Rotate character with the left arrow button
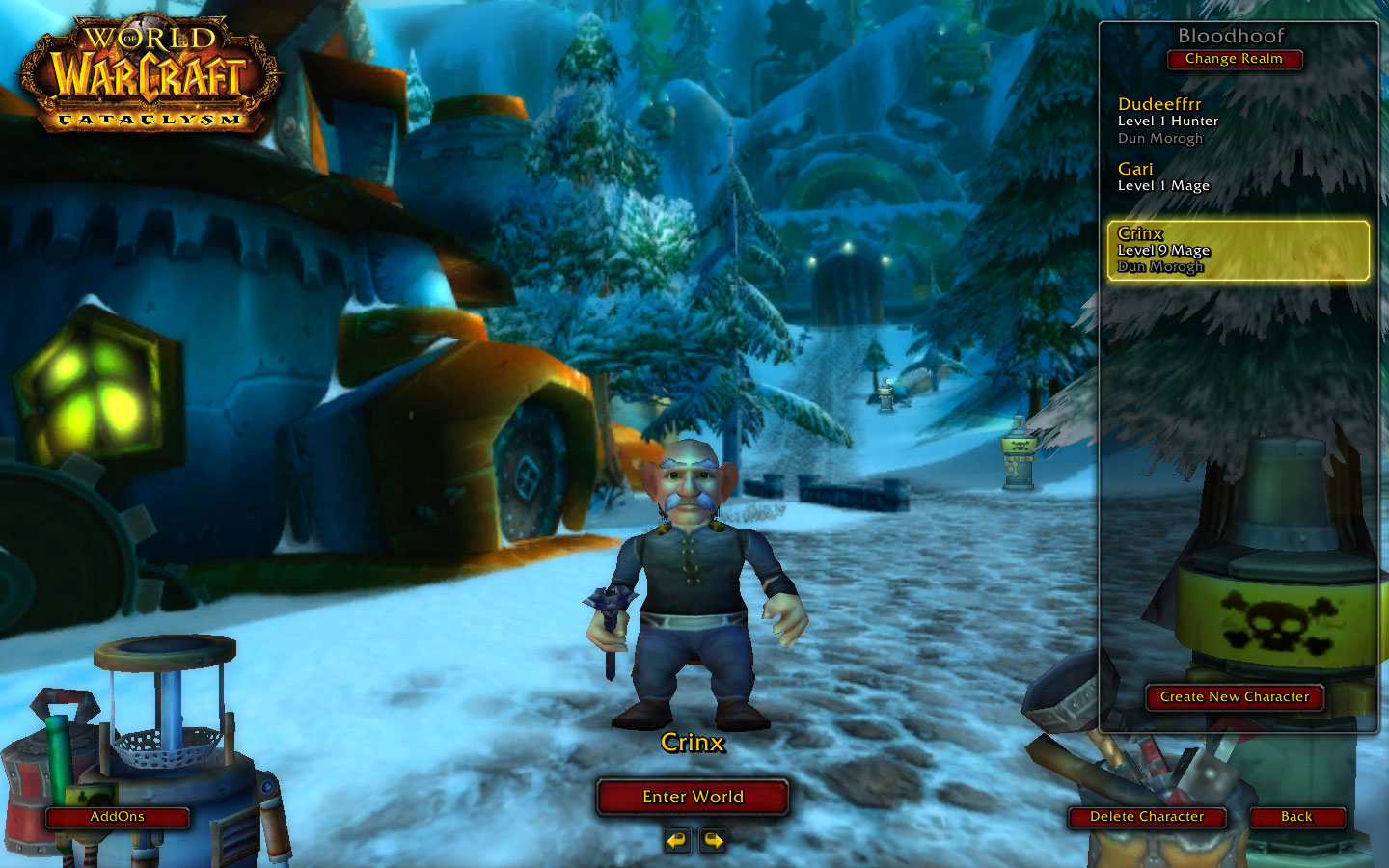Viewport: 1389px width, 868px height. pyautogui.click(x=677, y=840)
